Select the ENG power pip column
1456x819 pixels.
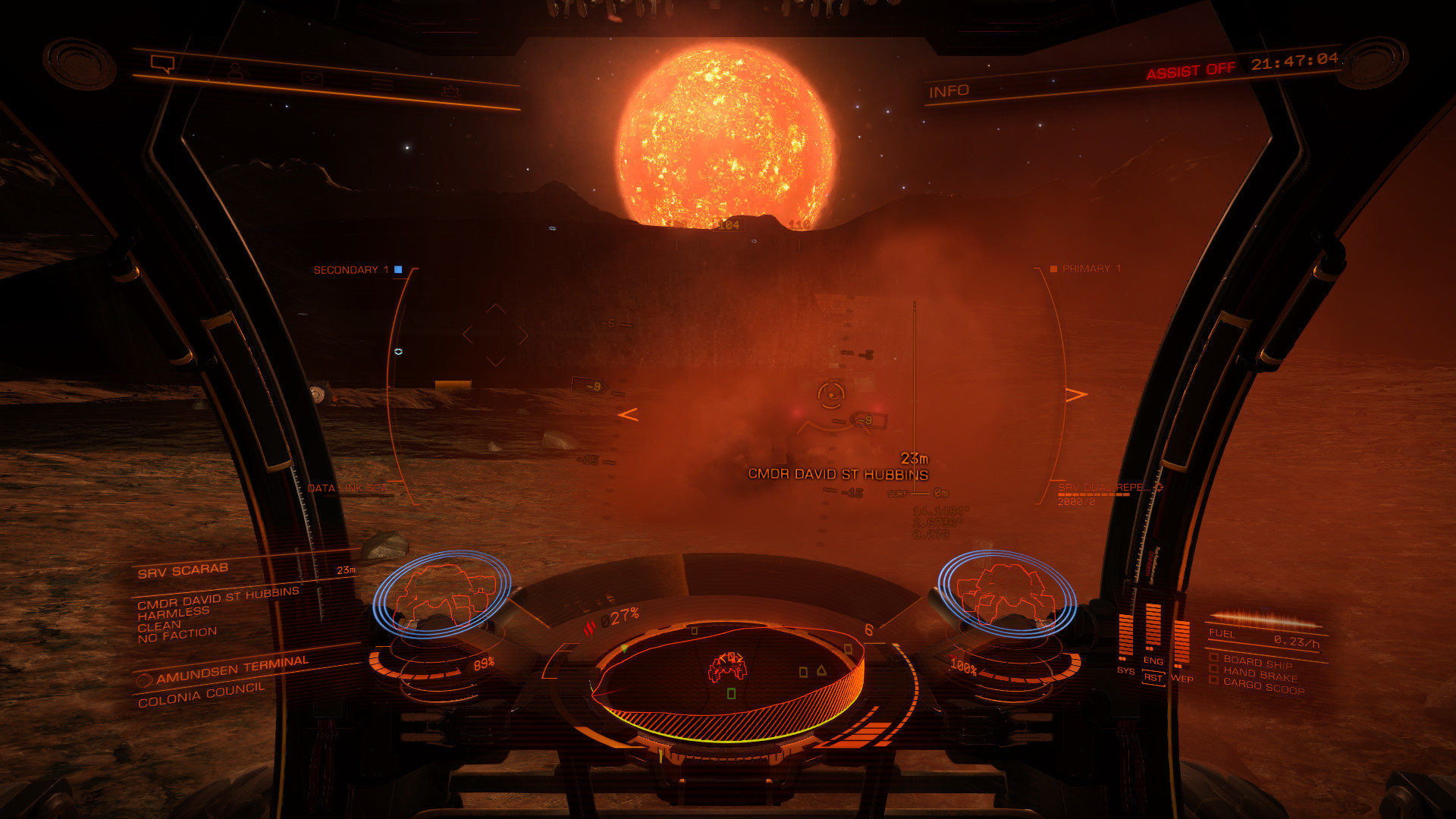(1153, 628)
